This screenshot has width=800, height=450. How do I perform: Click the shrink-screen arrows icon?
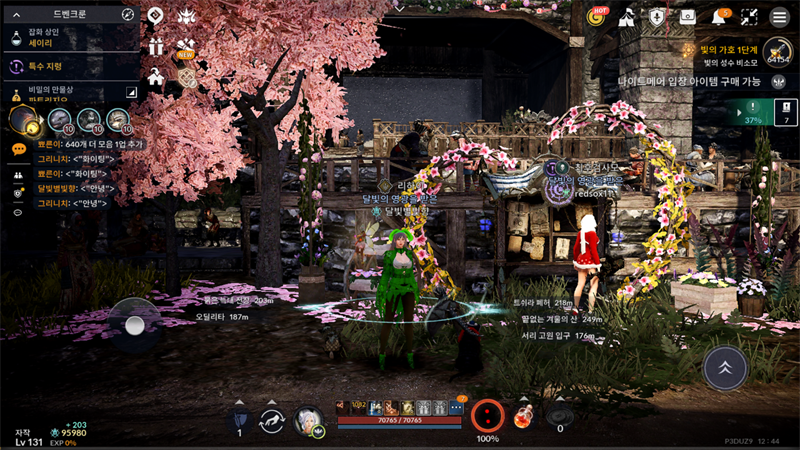(749, 17)
